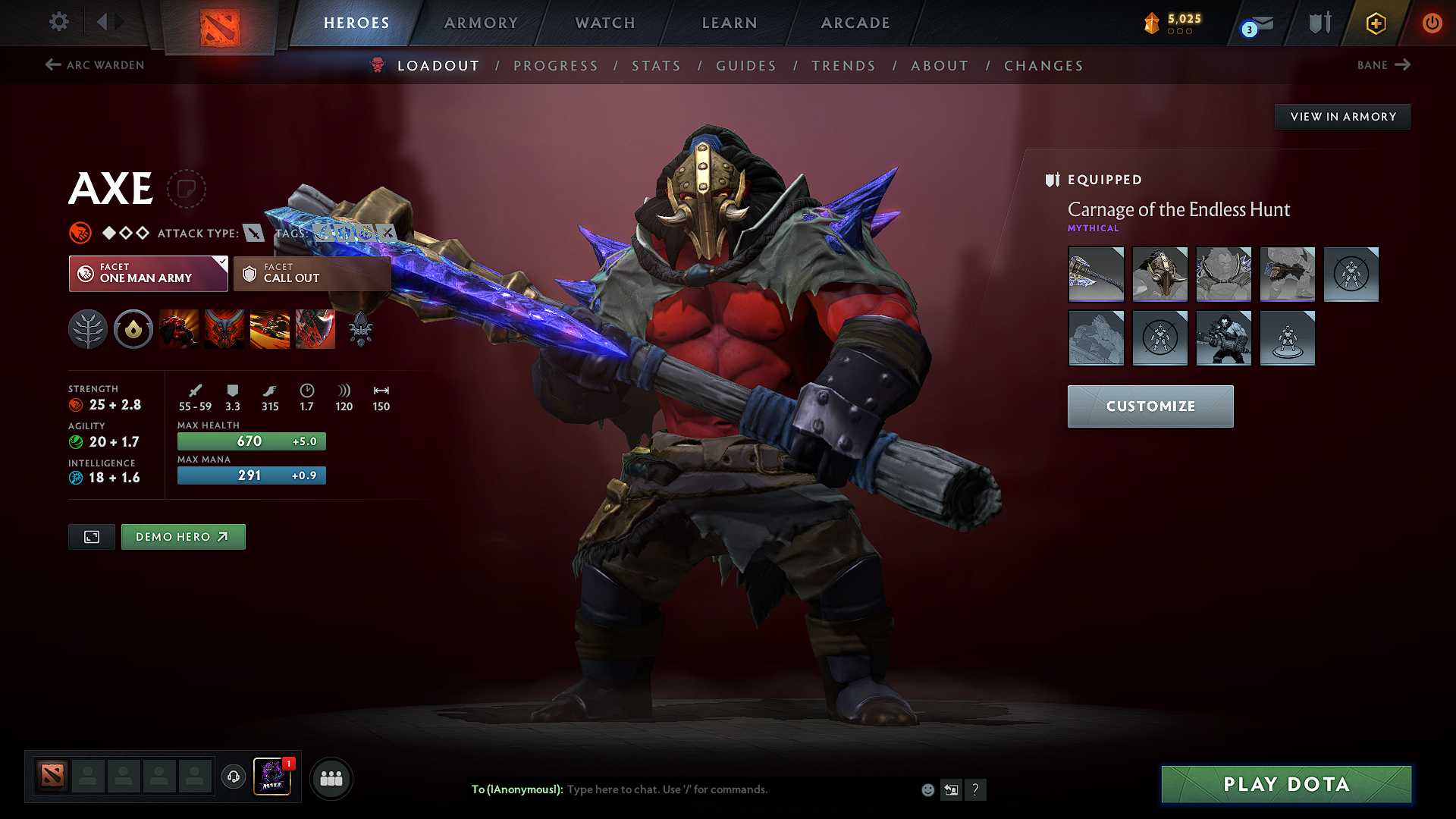The image size is (1456, 819).
Task: Open the Armory menu item
Action: (481, 23)
